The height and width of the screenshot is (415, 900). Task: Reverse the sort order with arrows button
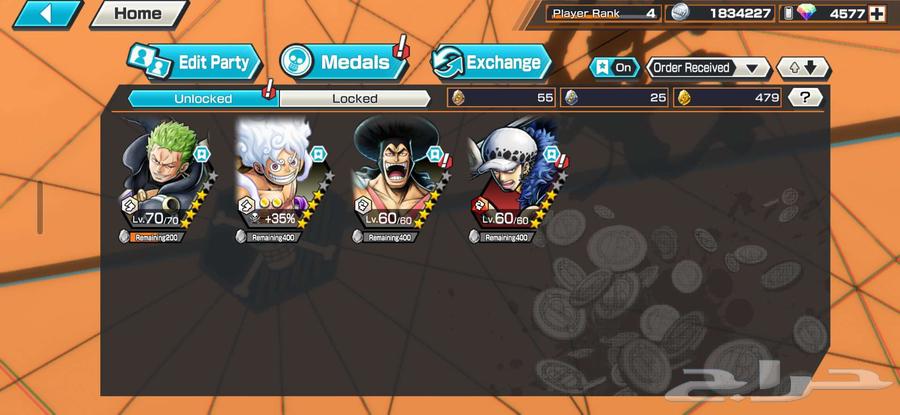(803, 68)
